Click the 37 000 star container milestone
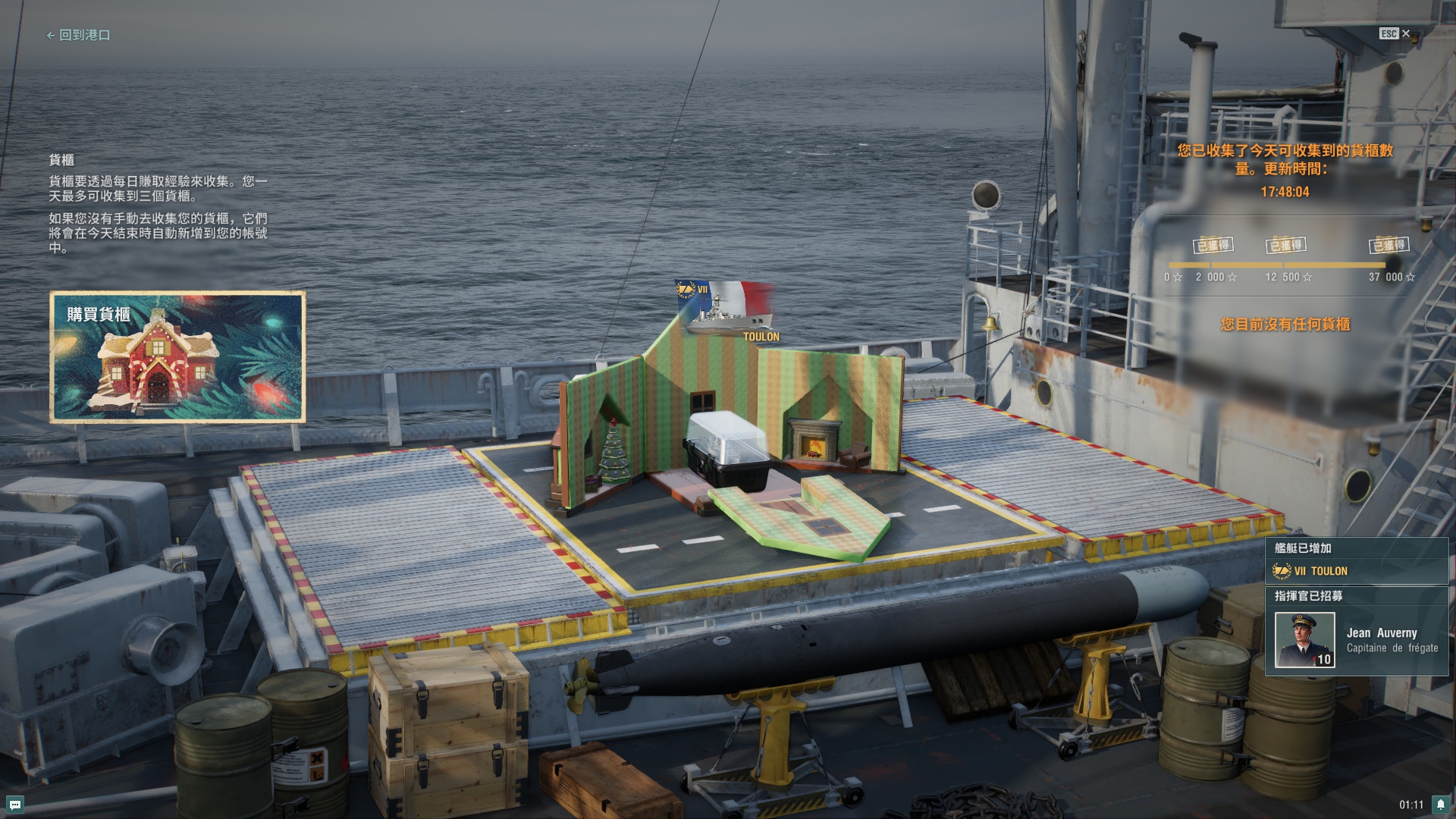Screen dimensions: 1456x819 tap(1389, 246)
